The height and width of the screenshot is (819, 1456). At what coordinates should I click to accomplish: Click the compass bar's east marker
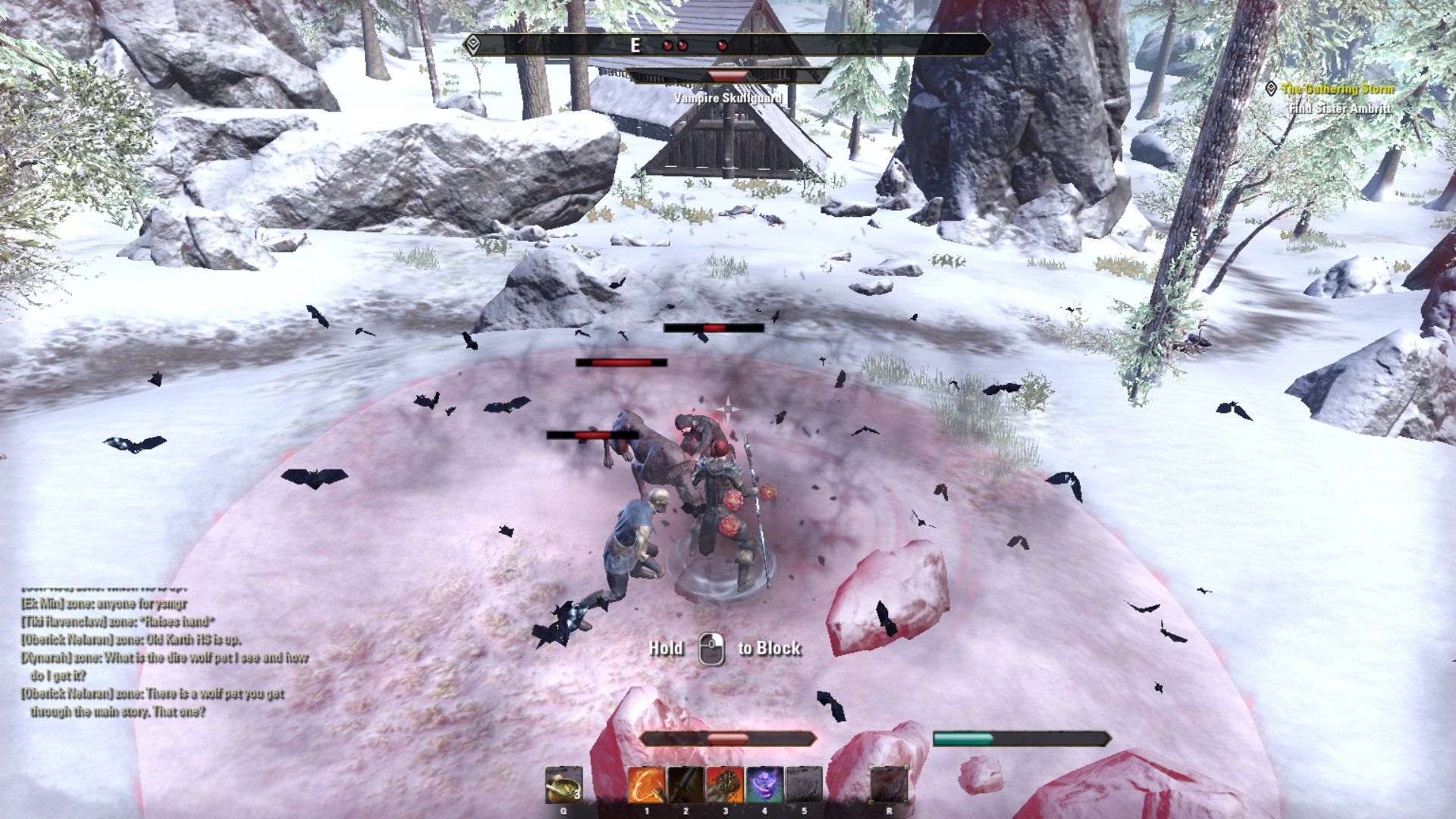[x=635, y=45]
